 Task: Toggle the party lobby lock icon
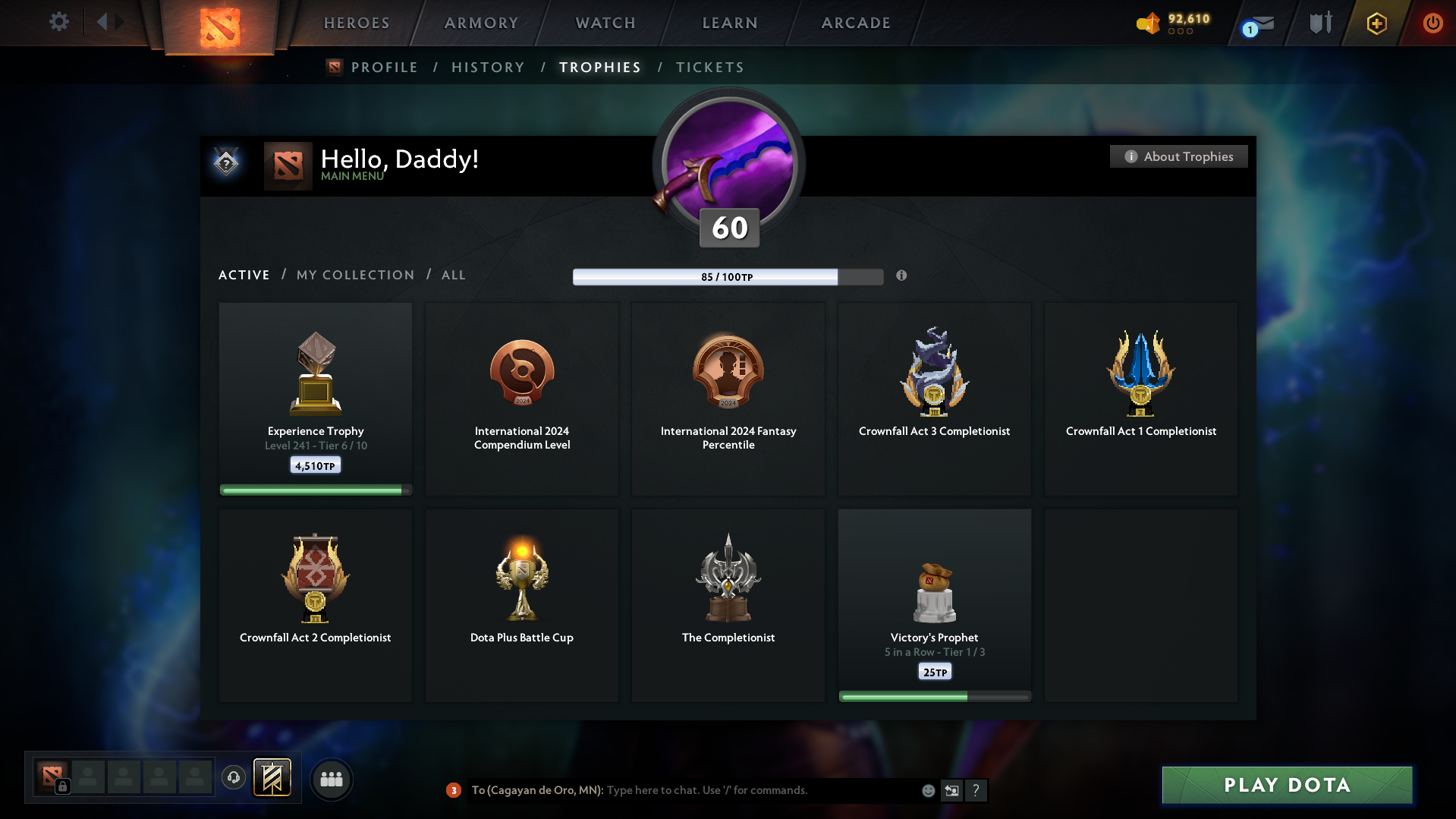[x=61, y=786]
